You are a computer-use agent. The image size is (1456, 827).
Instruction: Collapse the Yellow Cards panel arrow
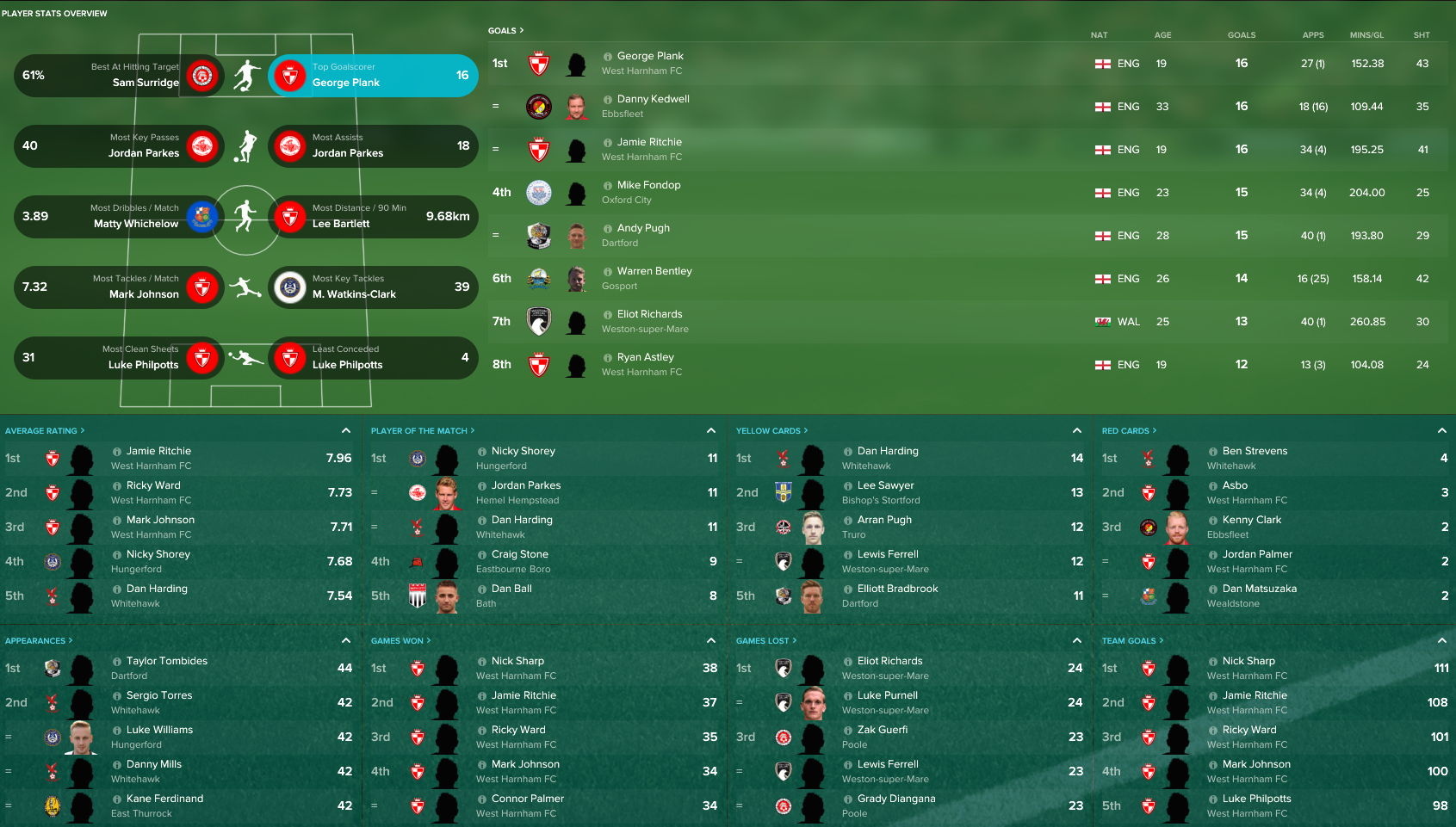(1076, 430)
